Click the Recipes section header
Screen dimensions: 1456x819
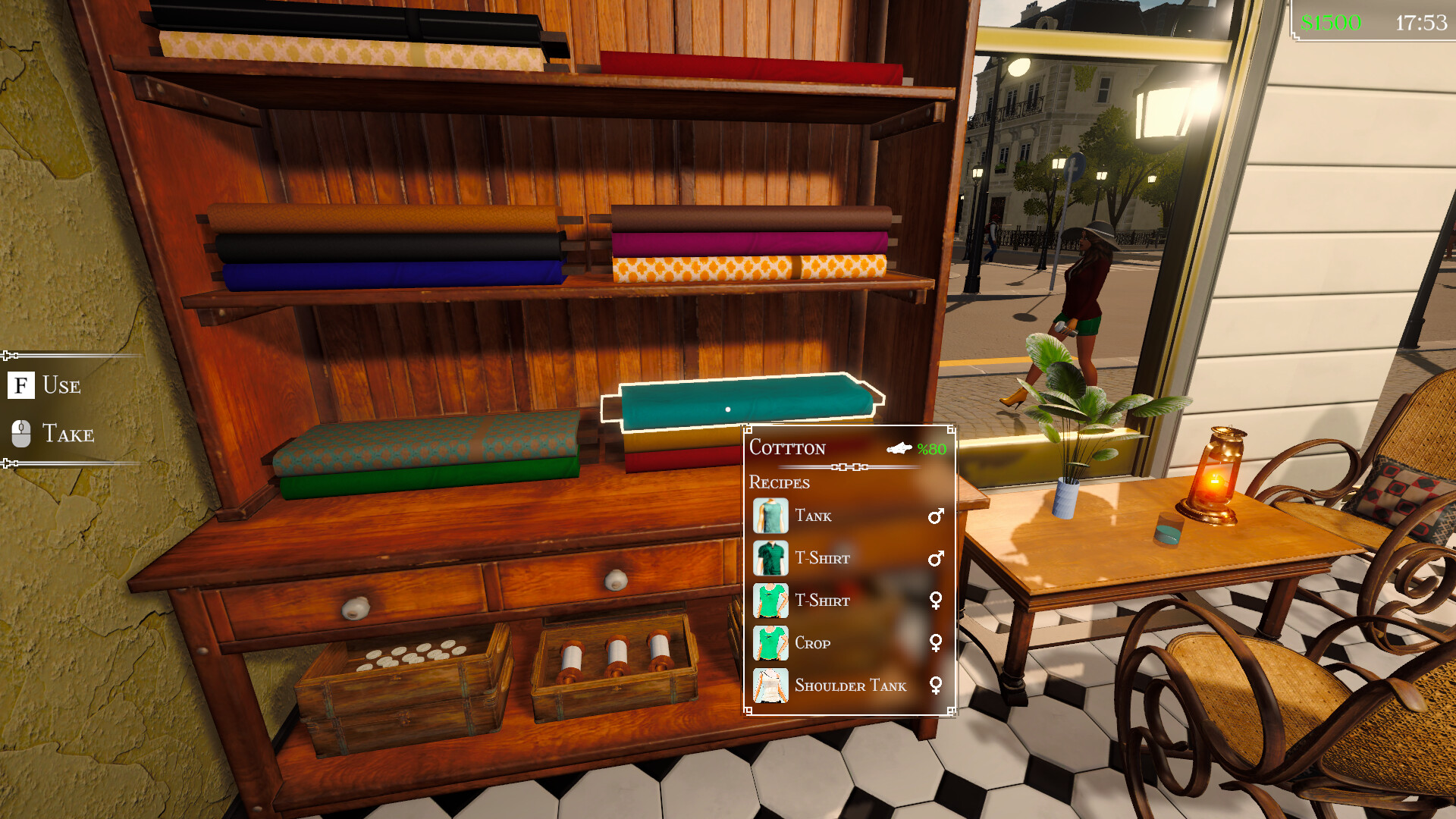tap(779, 483)
